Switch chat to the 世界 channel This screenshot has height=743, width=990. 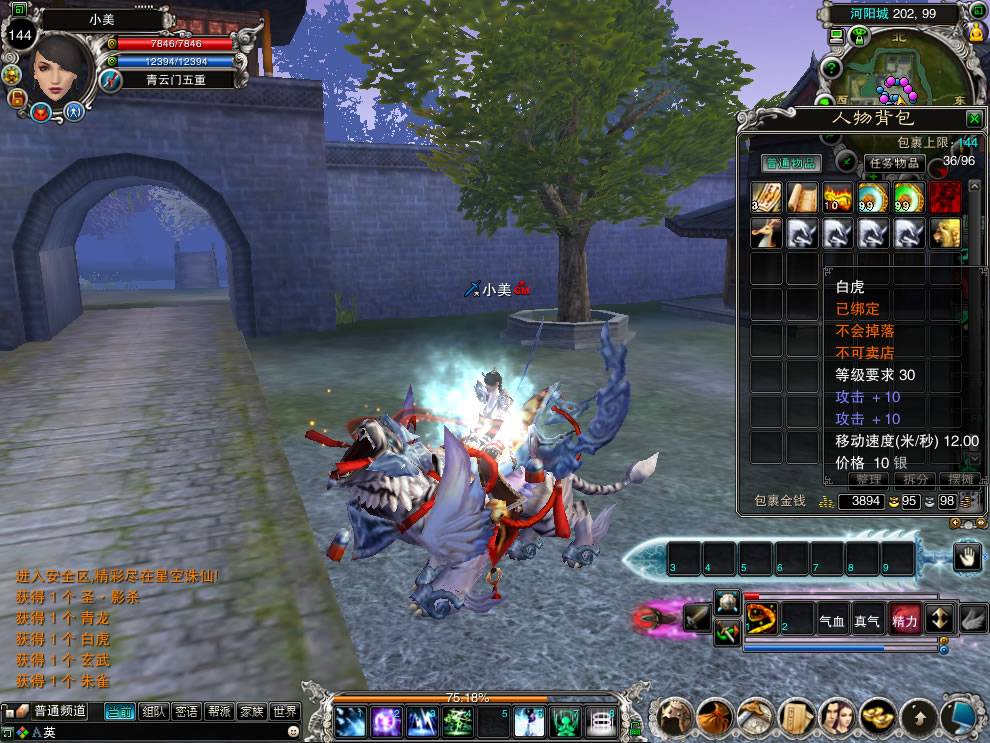285,712
